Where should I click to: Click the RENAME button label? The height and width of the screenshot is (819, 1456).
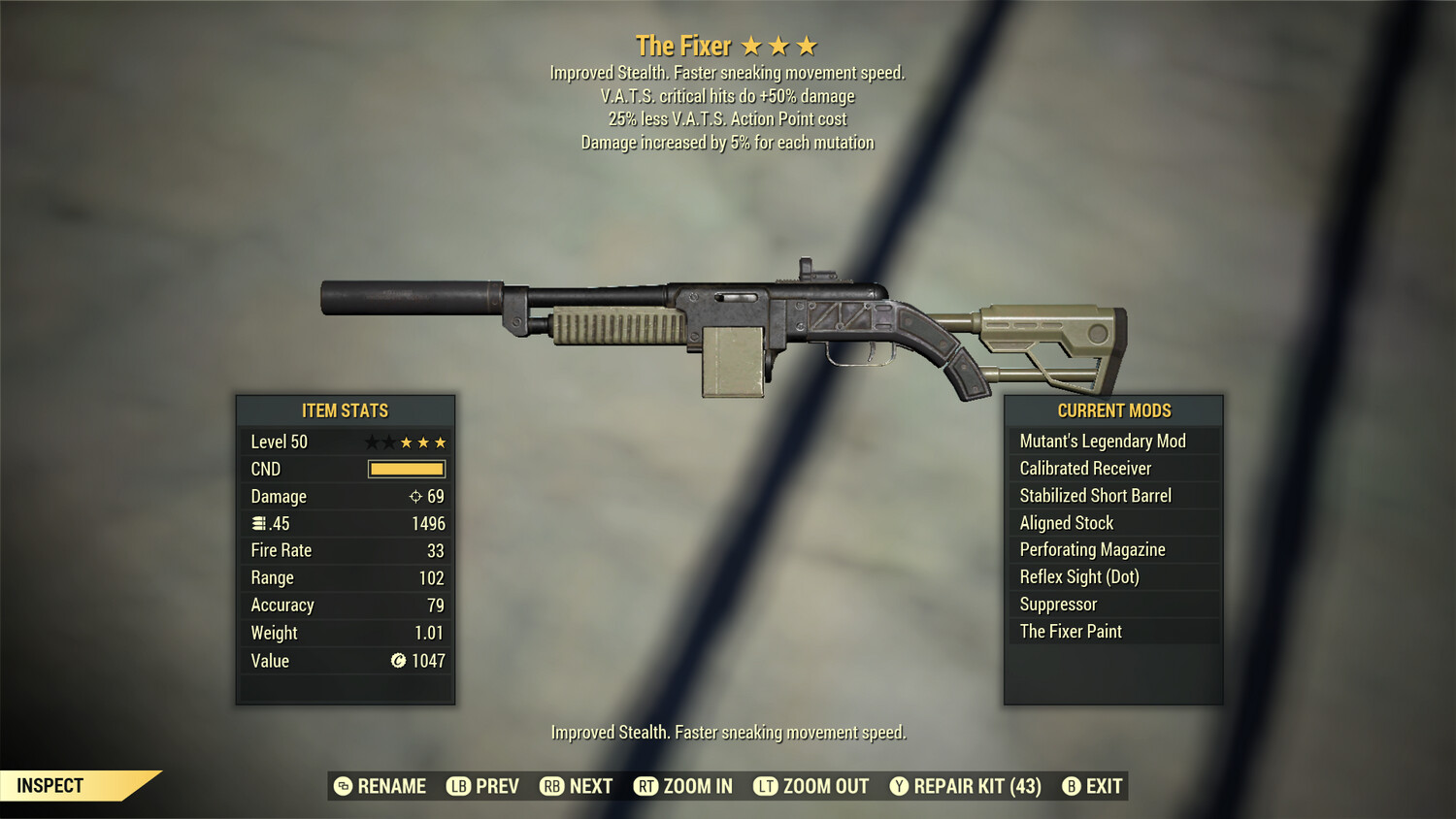(x=390, y=786)
